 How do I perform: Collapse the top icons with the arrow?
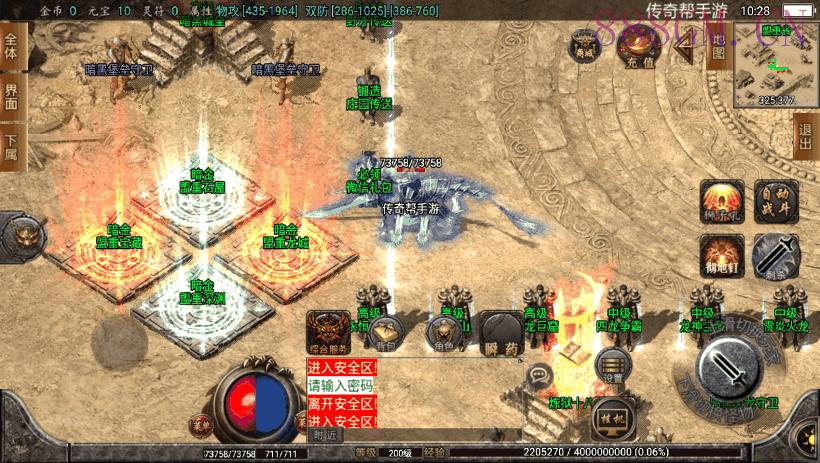(x=686, y=44)
